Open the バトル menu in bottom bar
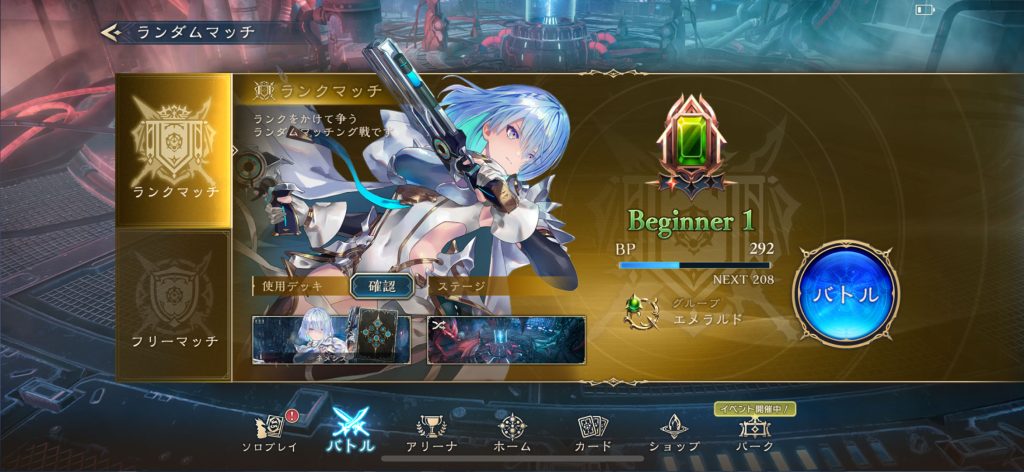The width and height of the screenshot is (1024, 472). coord(351,433)
